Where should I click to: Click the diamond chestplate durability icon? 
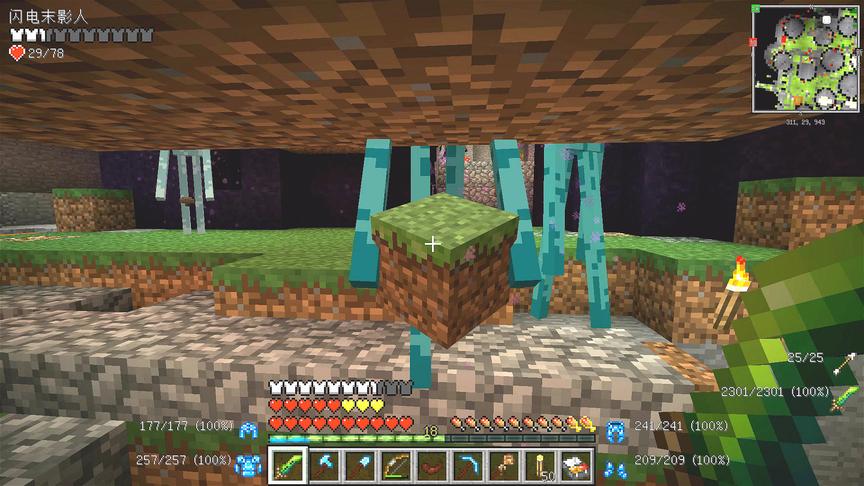click(246, 462)
